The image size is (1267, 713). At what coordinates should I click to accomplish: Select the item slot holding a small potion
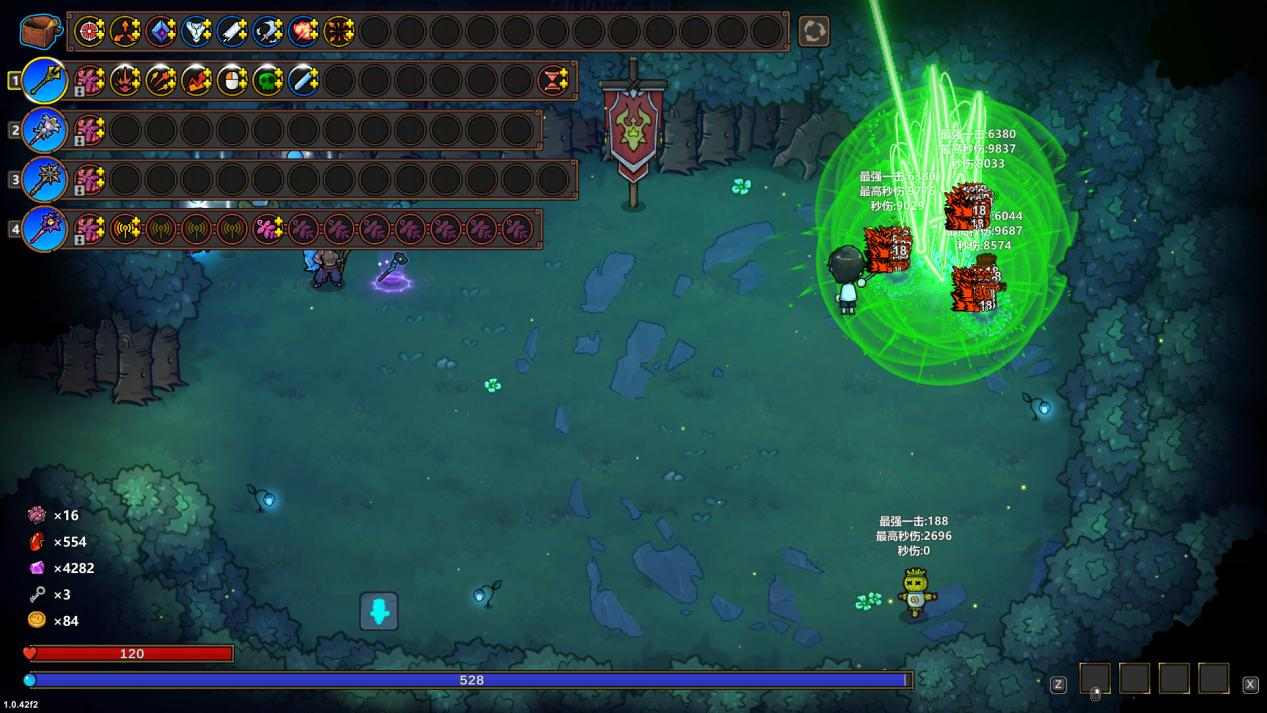point(1095,680)
